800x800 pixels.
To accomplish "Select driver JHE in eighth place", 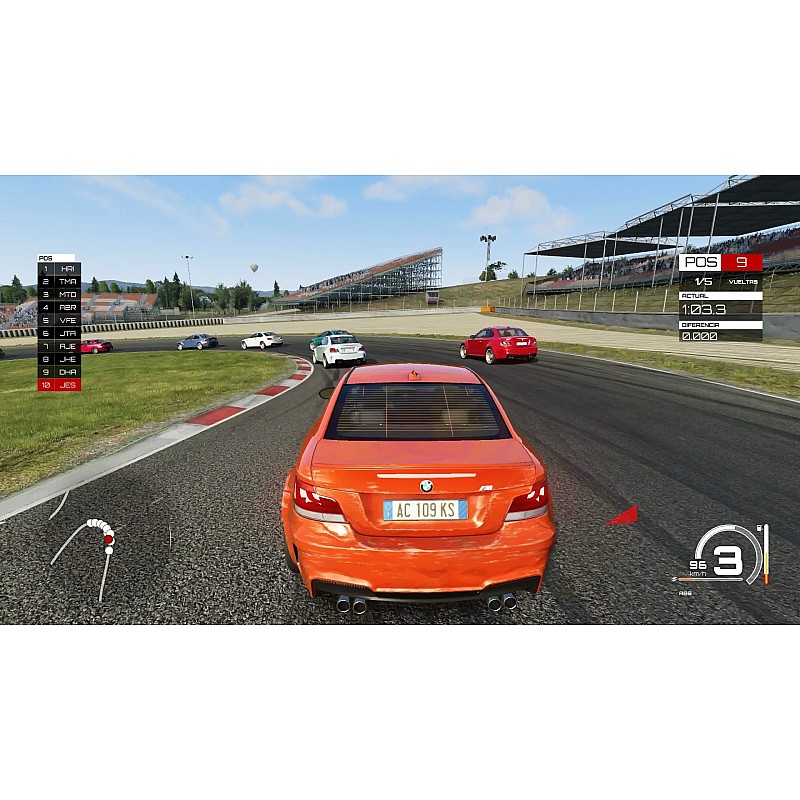I will coord(60,359).
